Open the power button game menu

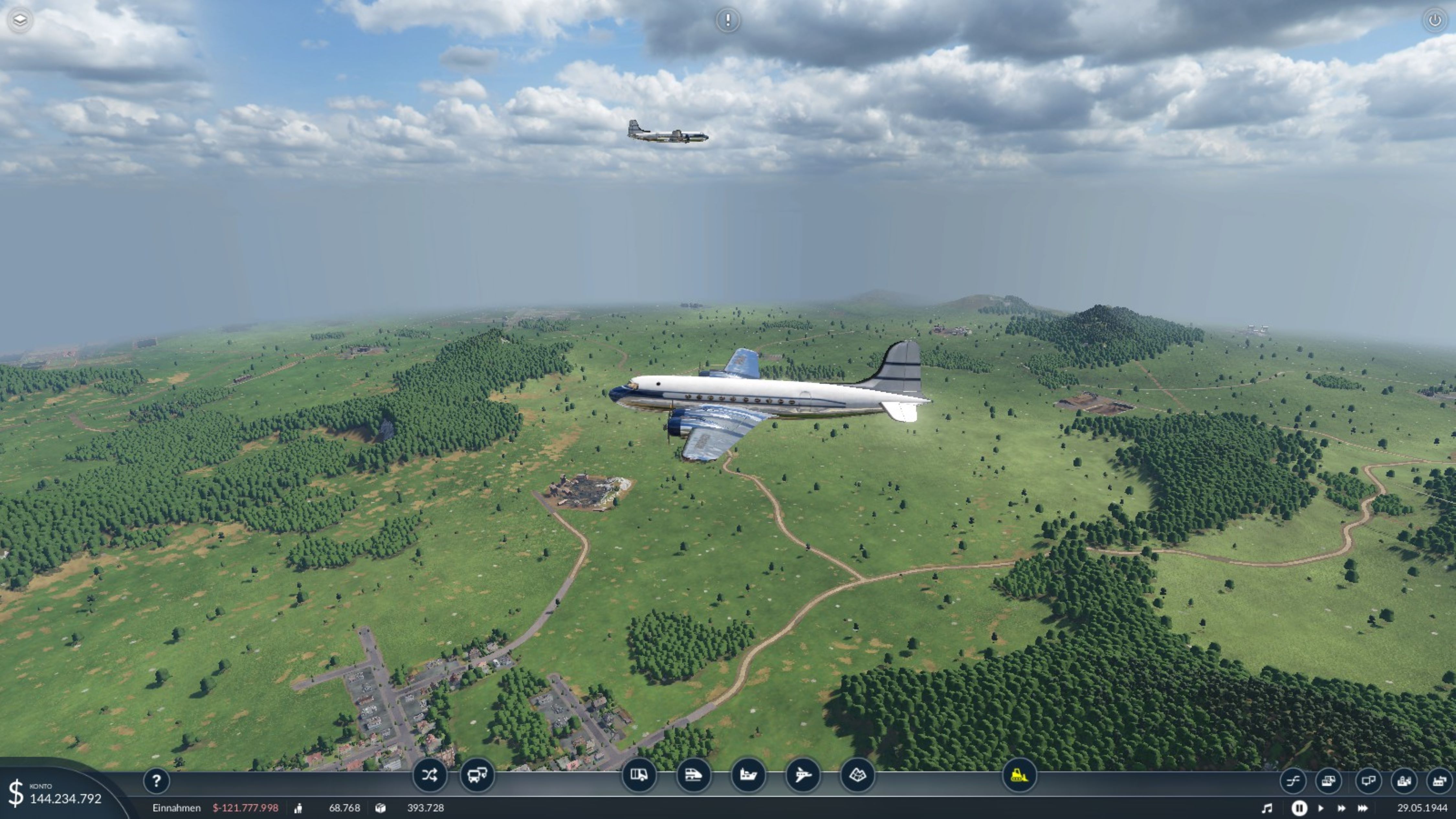pyautogui.click(x=1435, y=20)
